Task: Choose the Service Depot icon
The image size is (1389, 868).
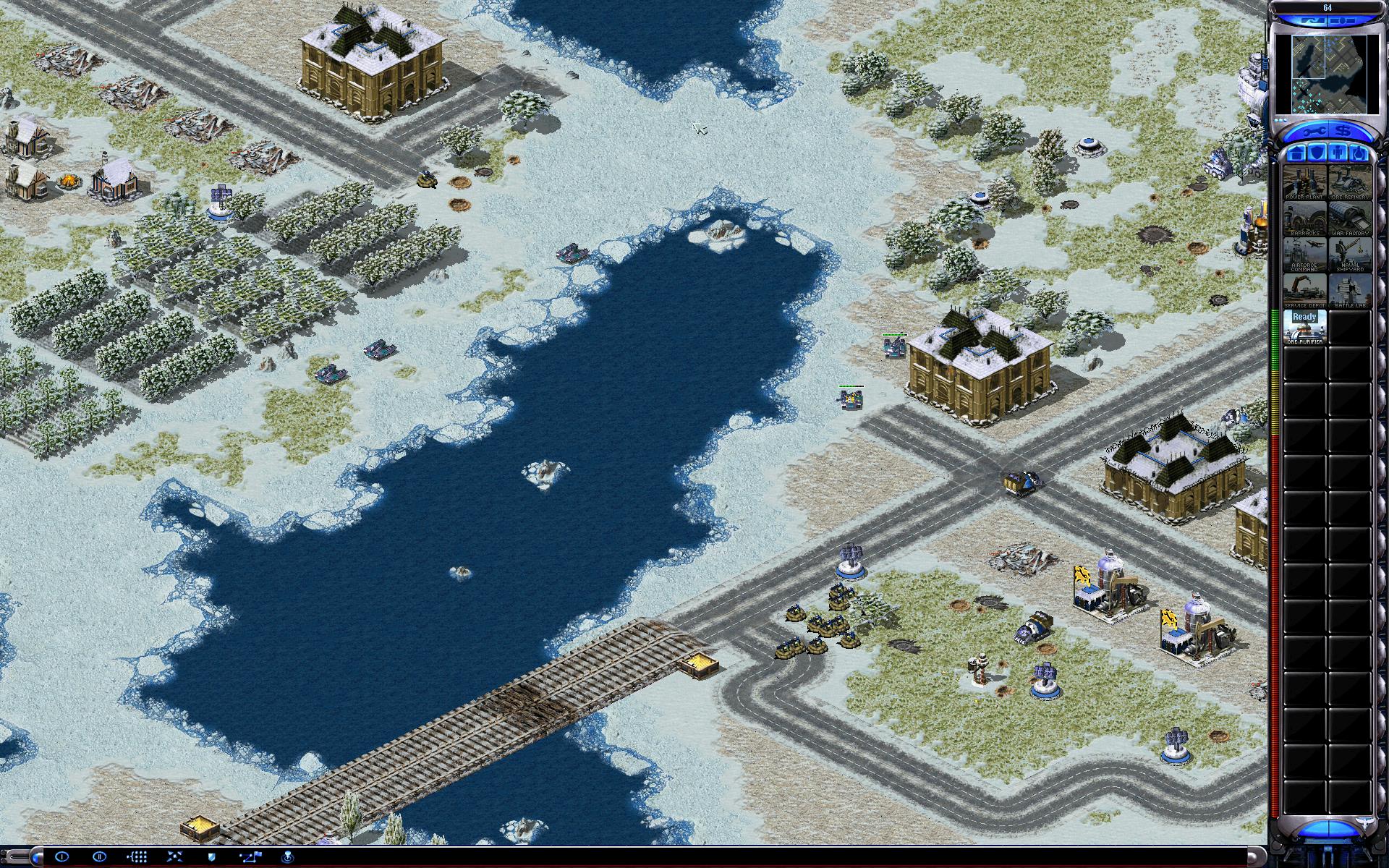Action: [x=1305, y=291]
